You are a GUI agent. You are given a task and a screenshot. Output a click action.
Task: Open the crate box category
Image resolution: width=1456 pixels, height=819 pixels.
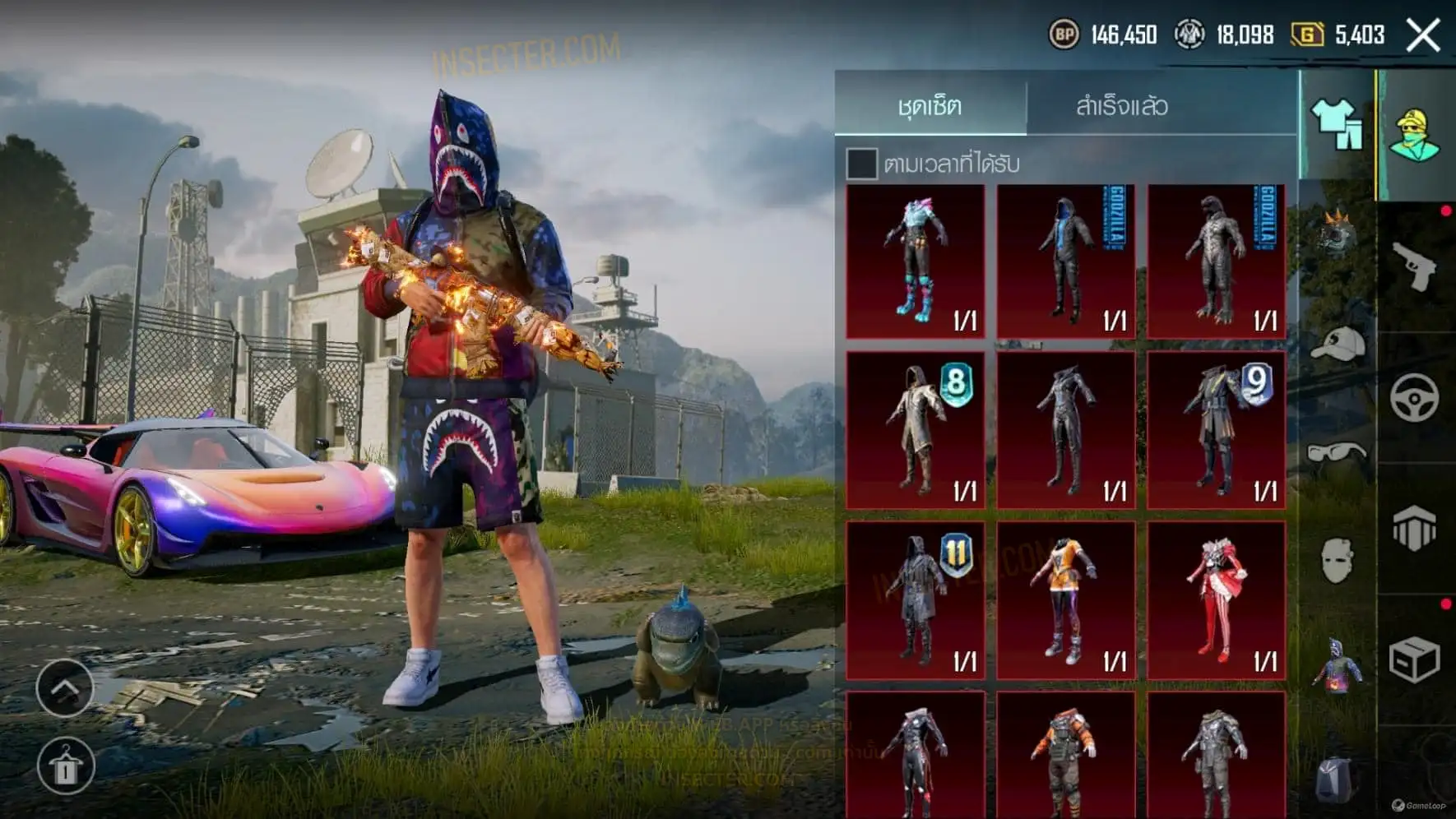[1415, 659]
